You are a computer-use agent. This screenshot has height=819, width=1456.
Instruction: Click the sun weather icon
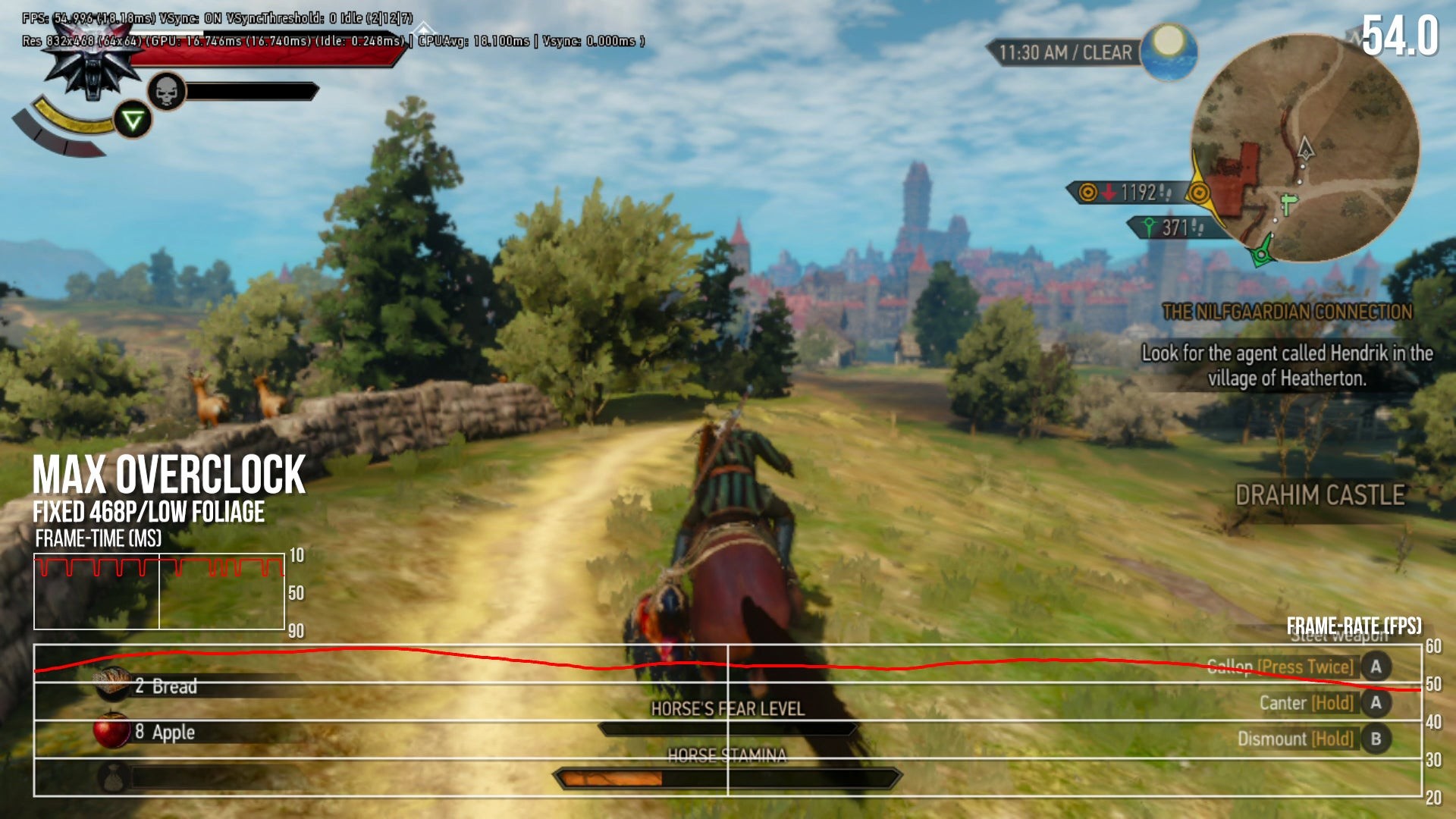[x=1169, y=50]
